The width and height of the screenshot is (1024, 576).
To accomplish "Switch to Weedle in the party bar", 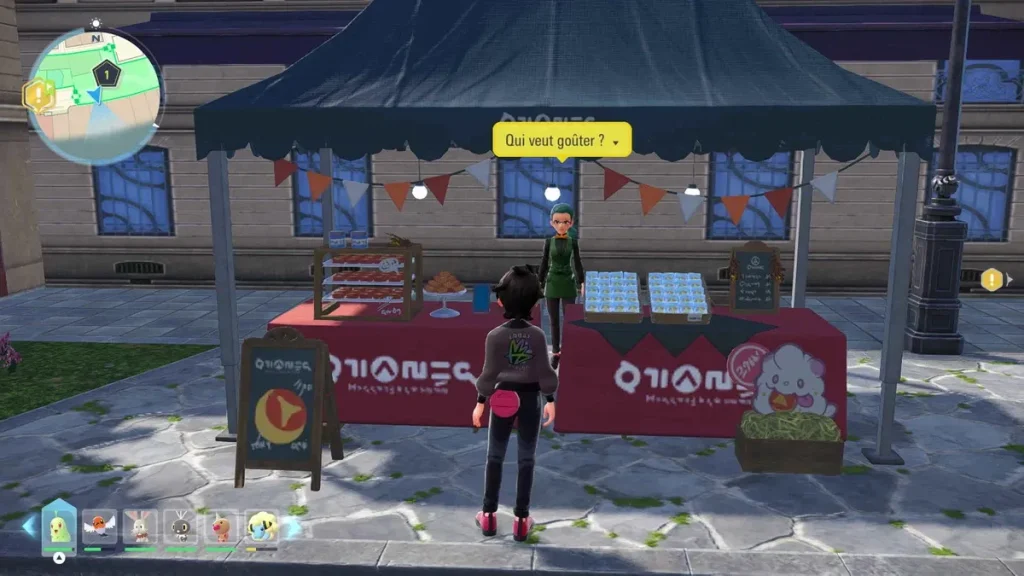I will click(x=221, y=526).
